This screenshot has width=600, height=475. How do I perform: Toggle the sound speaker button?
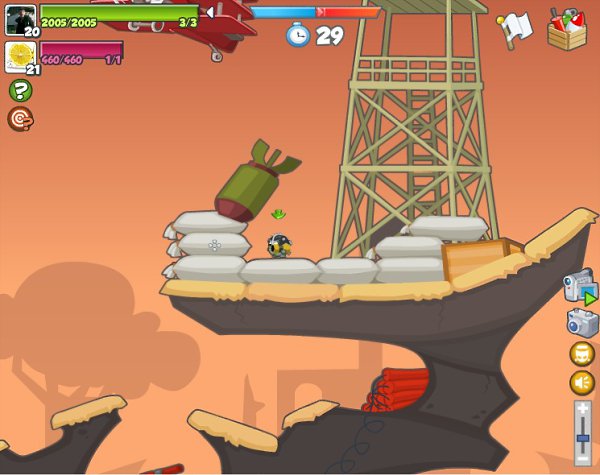click(582, 383)
